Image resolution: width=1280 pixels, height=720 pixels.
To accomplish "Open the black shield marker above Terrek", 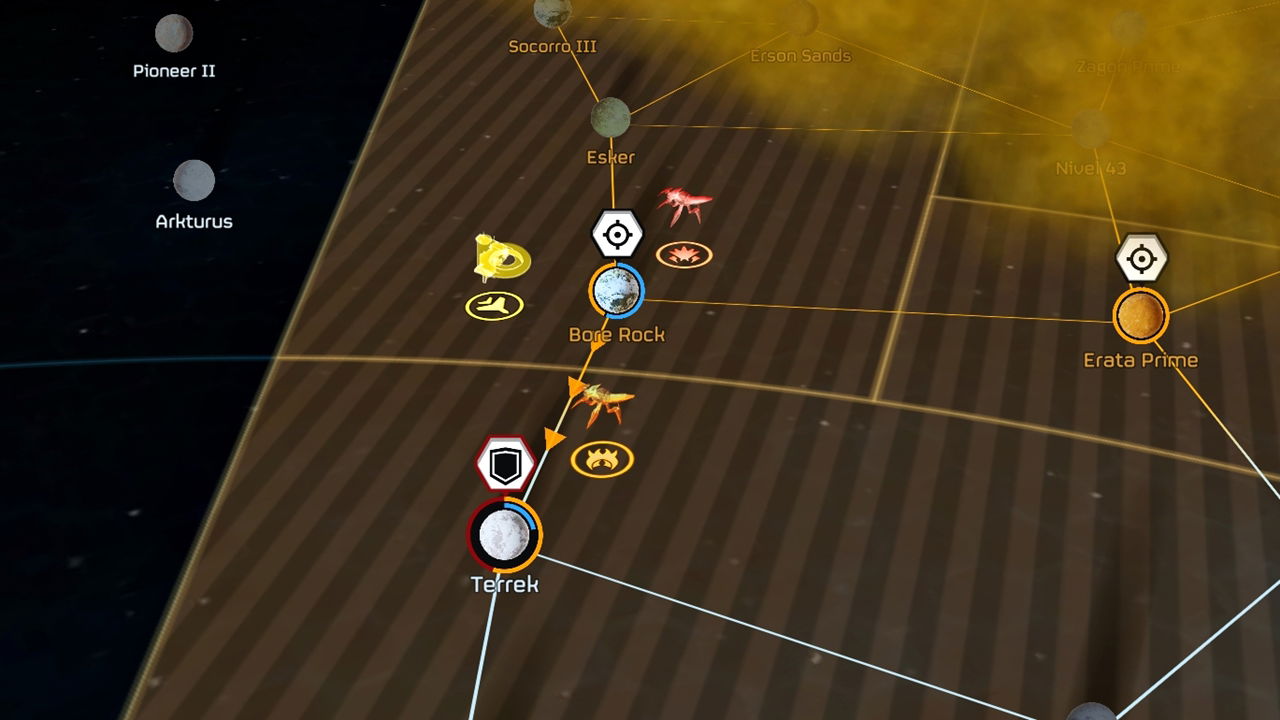I will coord(505,463).
